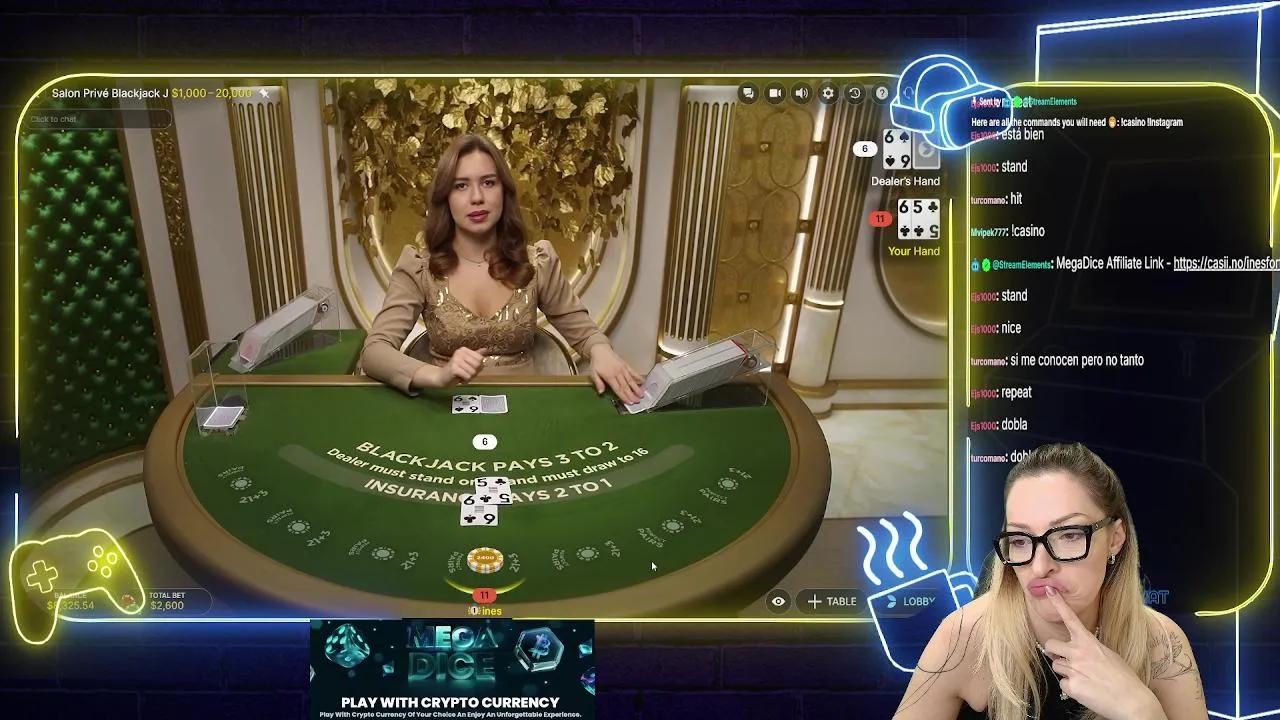The image size is (1280, 720).
Task: Open the chat panel icon
Action: 748,94
